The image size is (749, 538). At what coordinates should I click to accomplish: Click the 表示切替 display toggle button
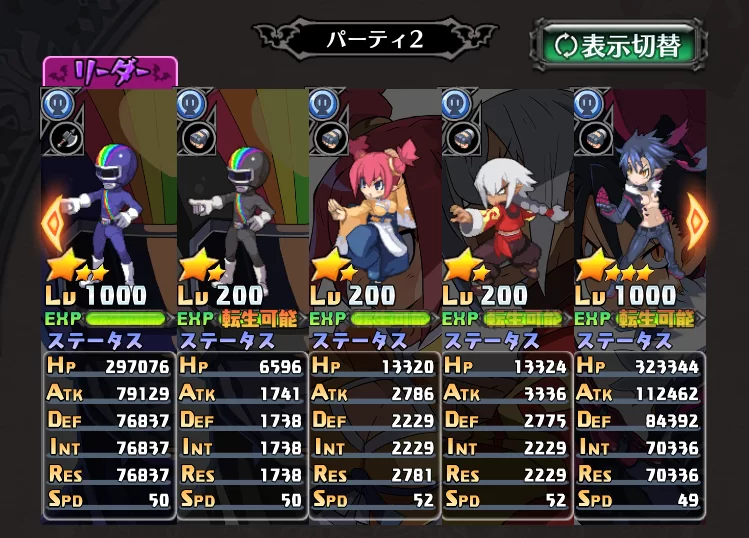(x=618, y=46)
